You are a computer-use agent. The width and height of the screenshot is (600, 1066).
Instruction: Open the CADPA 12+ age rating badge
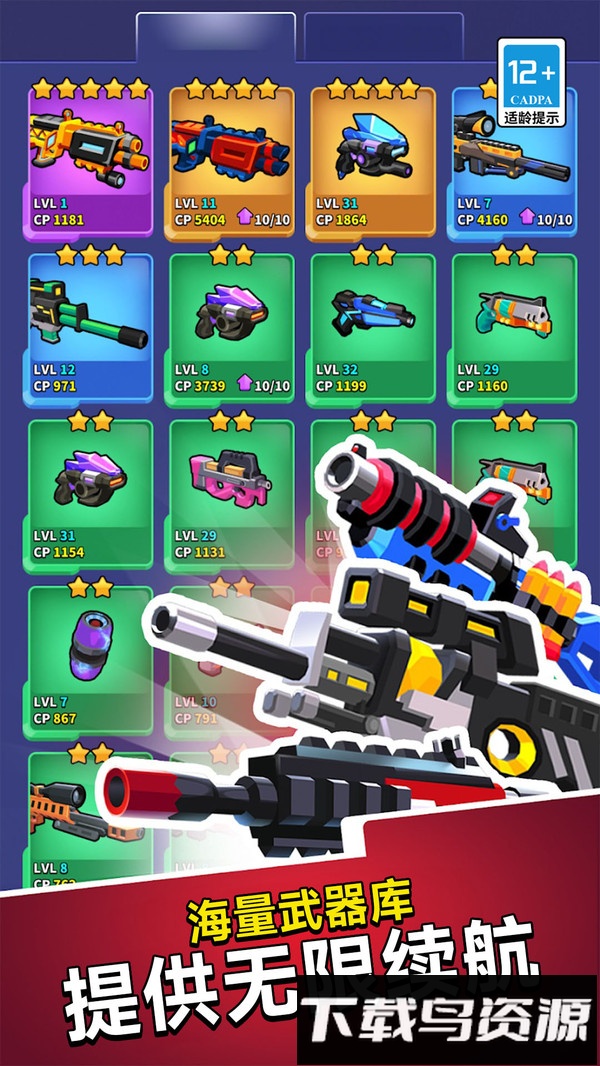(x=531, y=83)
